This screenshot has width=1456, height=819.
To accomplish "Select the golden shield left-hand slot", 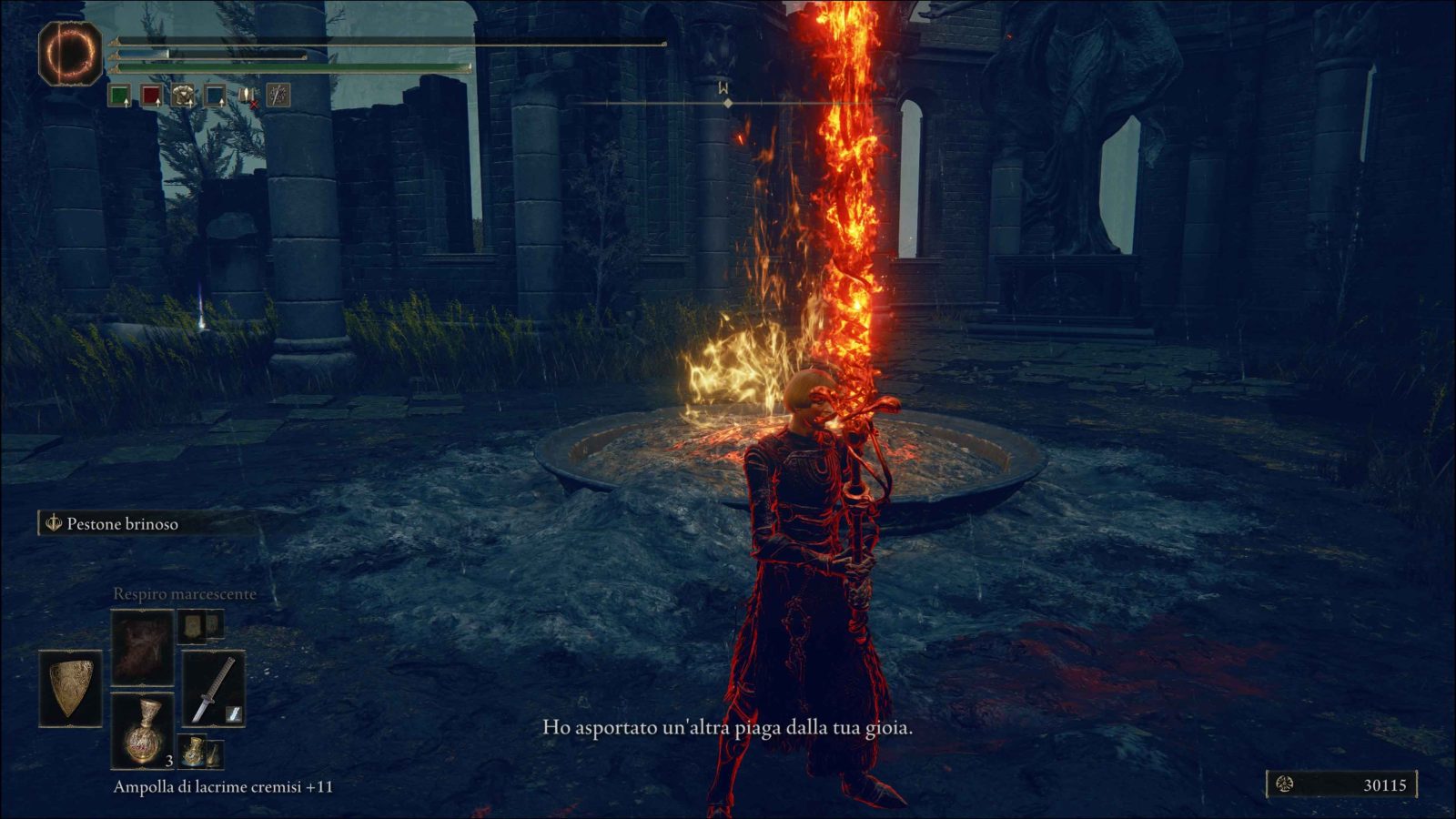I will point(70,688).
